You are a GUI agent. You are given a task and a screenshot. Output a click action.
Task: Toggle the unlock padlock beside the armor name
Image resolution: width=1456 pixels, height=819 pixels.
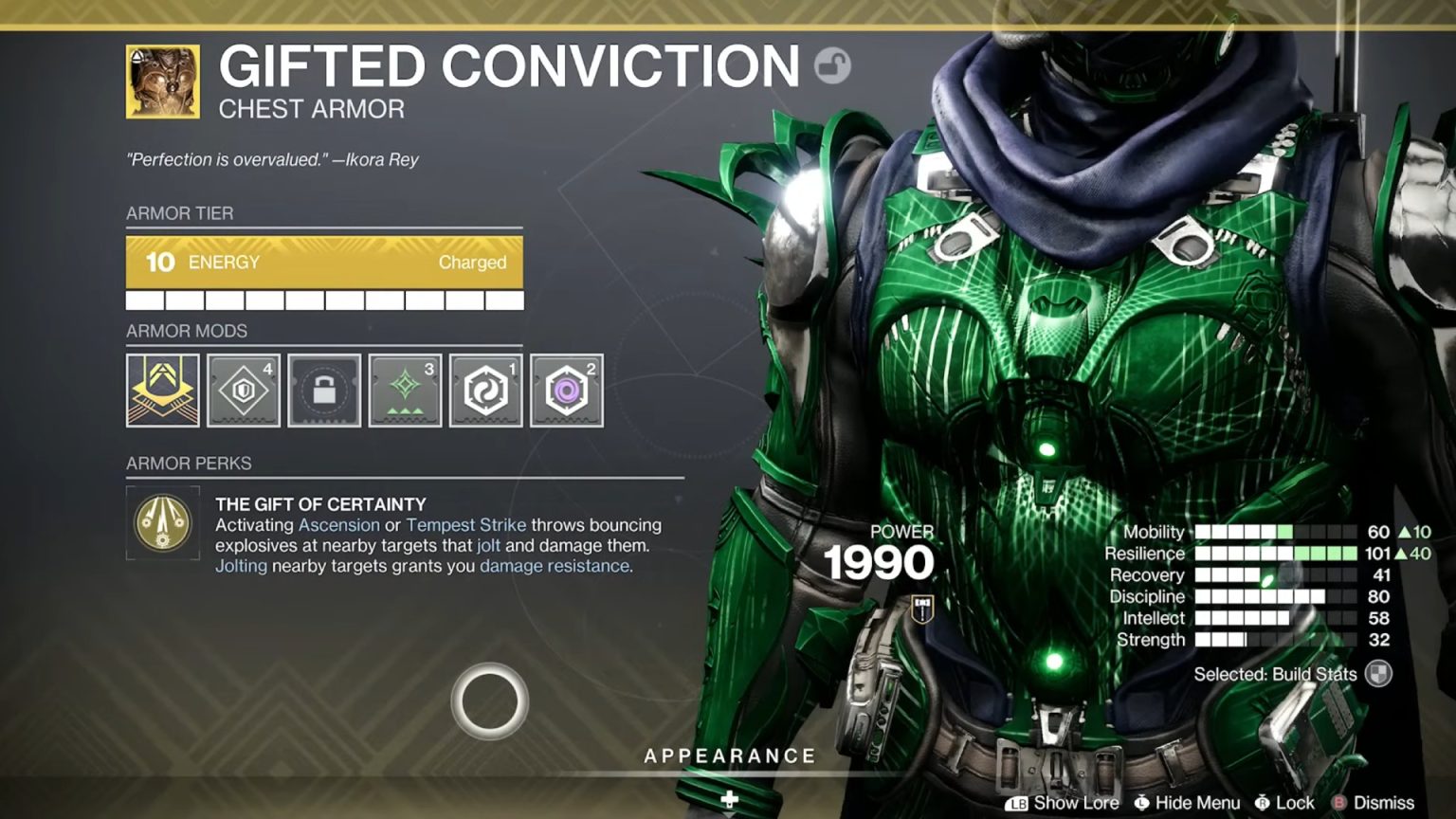click(829, 64)
